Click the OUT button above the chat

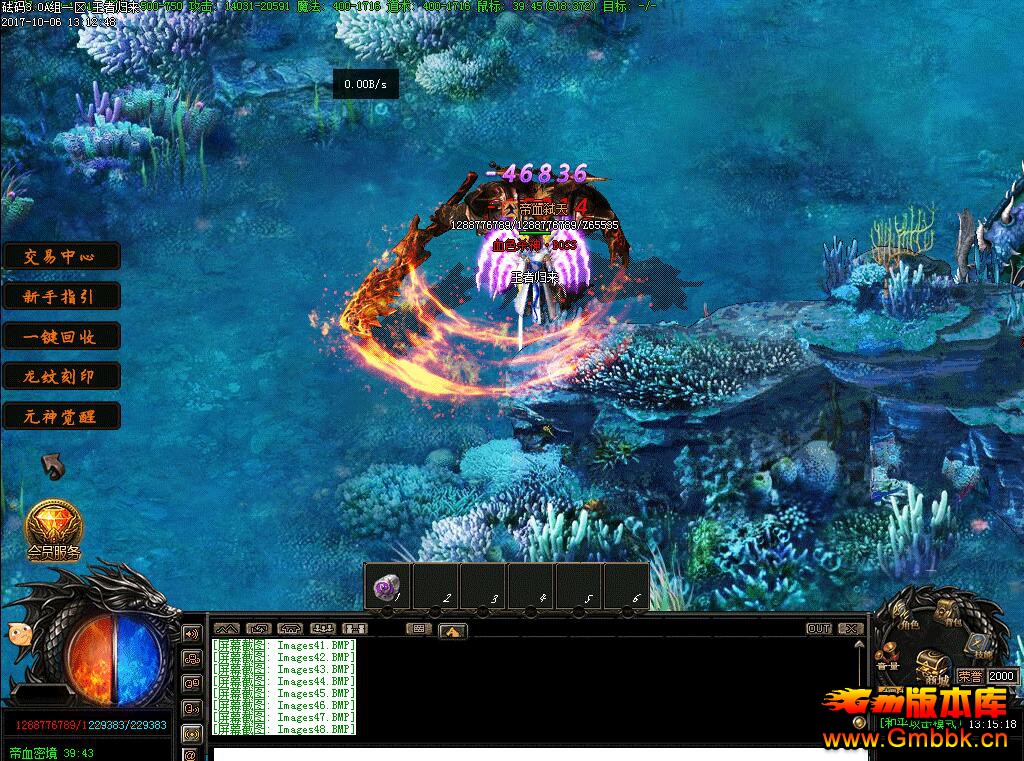[x=818, y=629]
